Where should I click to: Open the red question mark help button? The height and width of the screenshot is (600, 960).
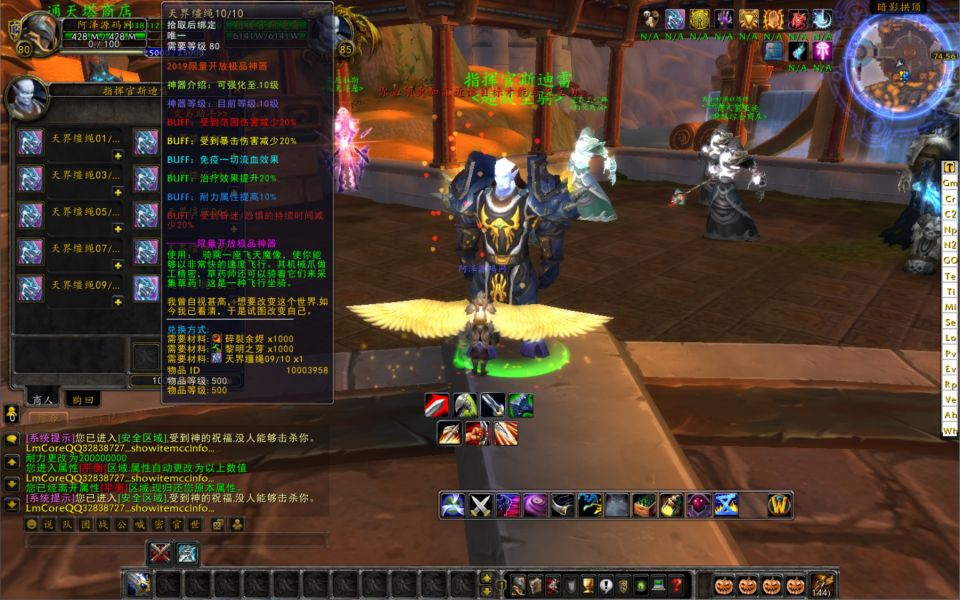point(677,585)
